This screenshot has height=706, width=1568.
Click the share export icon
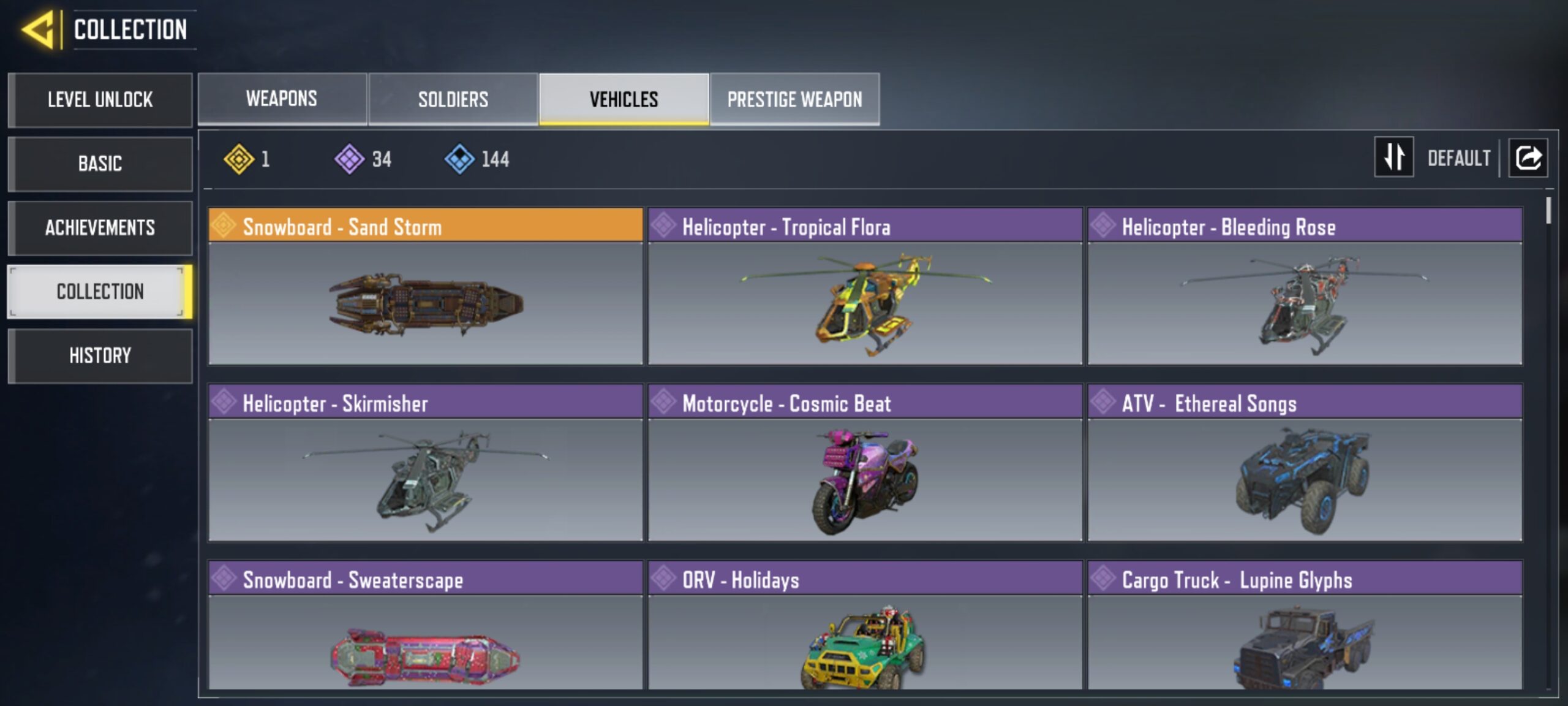point(1528,158)
